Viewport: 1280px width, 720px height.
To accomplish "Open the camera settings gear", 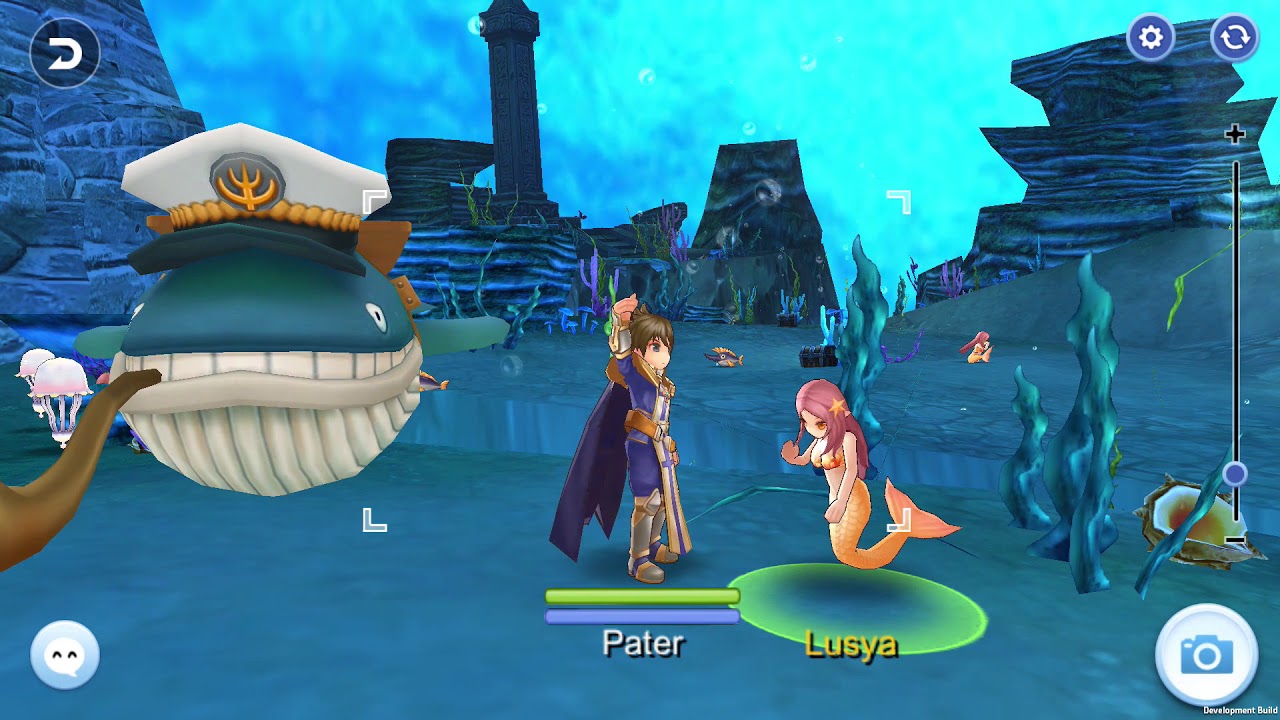I will (1151, 38).
